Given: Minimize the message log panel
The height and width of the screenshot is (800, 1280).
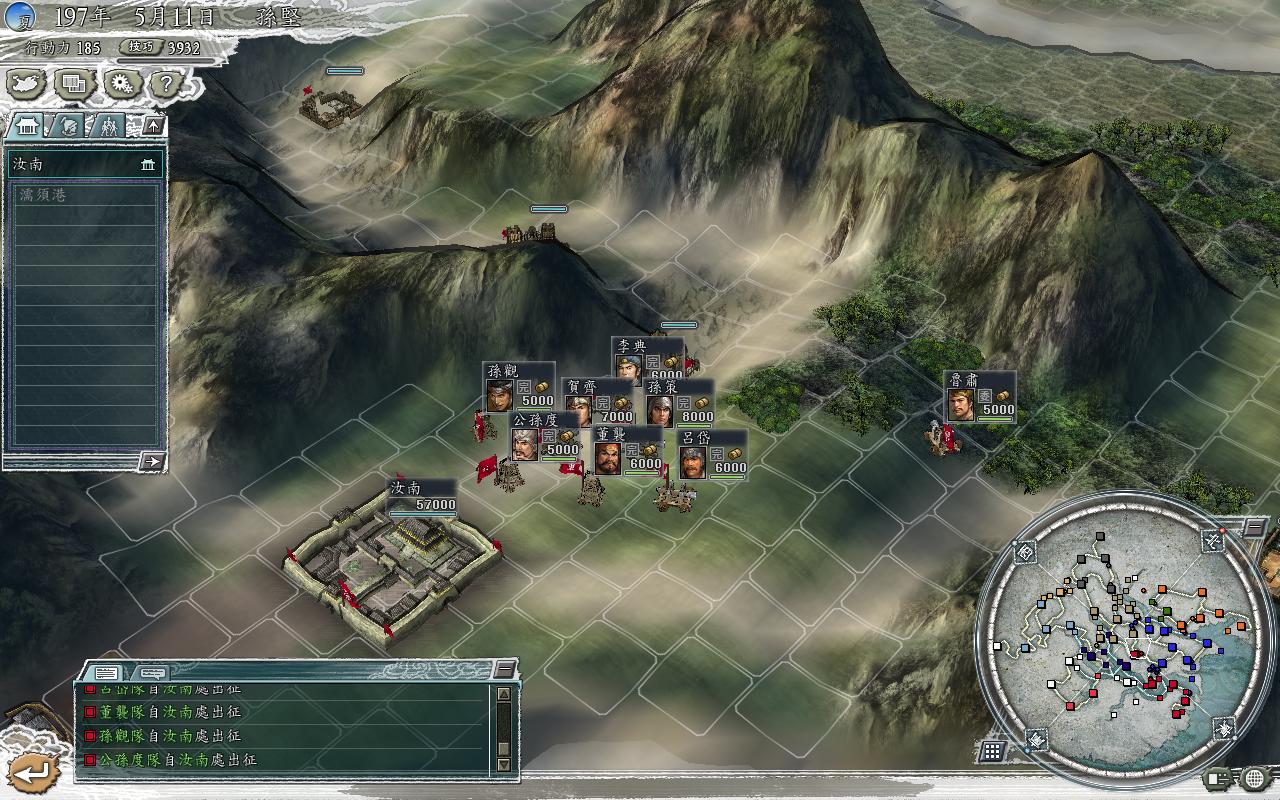Looking at the screenshot, I should click(x=505, y=669).
